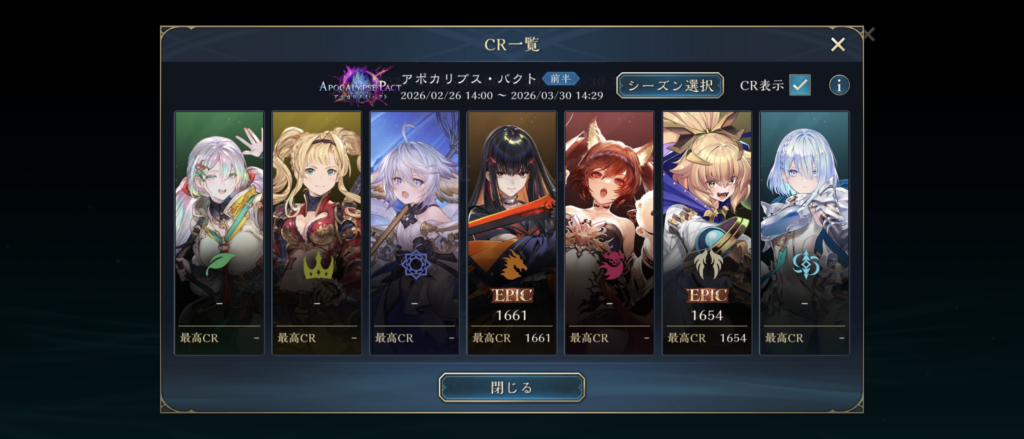Select the armored blue-haired character card
The width and height of the screenshot is (1024, 439).
tap(804, 232)
